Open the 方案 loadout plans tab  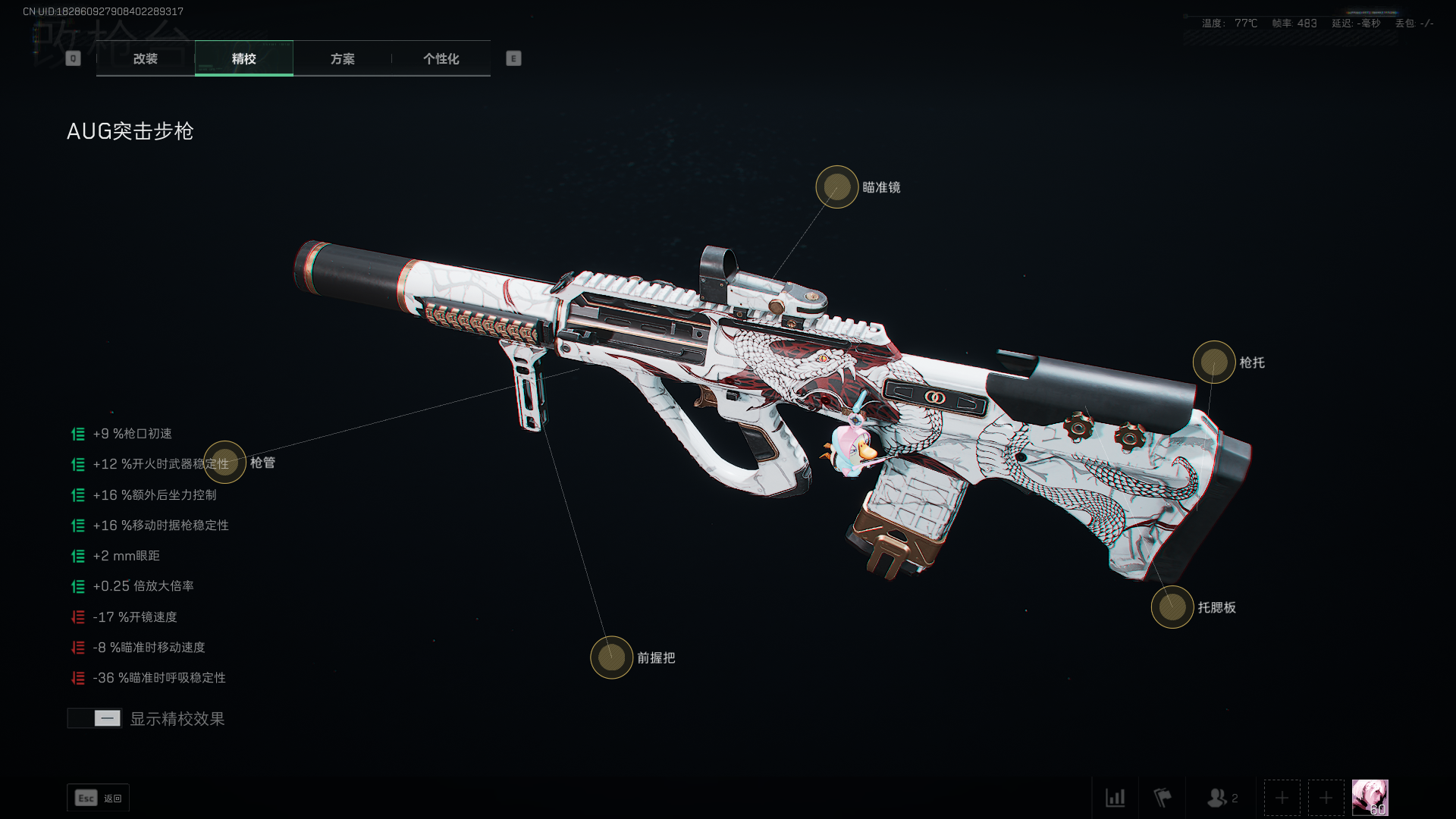point(342,58)
